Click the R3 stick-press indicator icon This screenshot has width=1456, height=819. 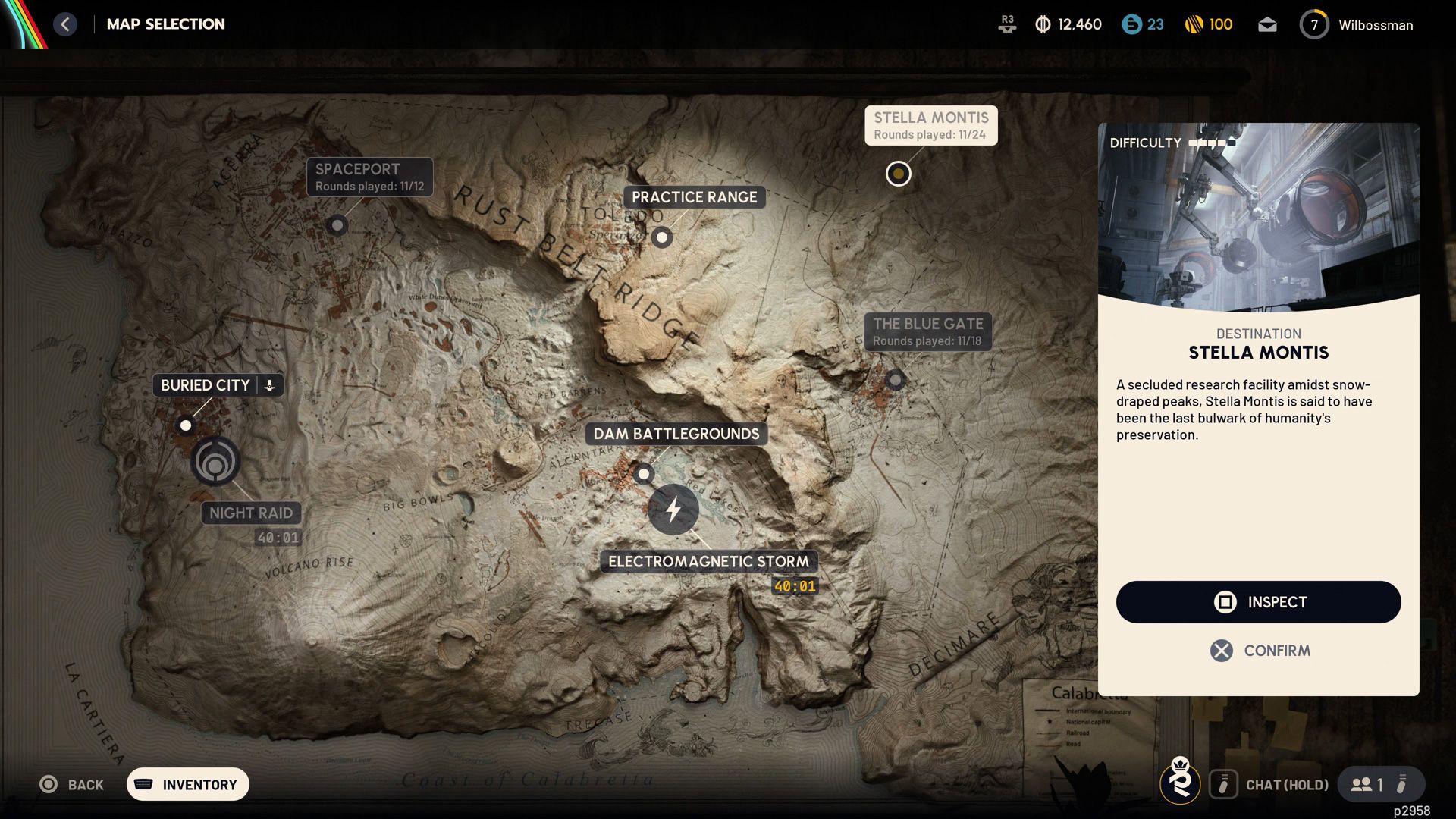coord(1007,24)
